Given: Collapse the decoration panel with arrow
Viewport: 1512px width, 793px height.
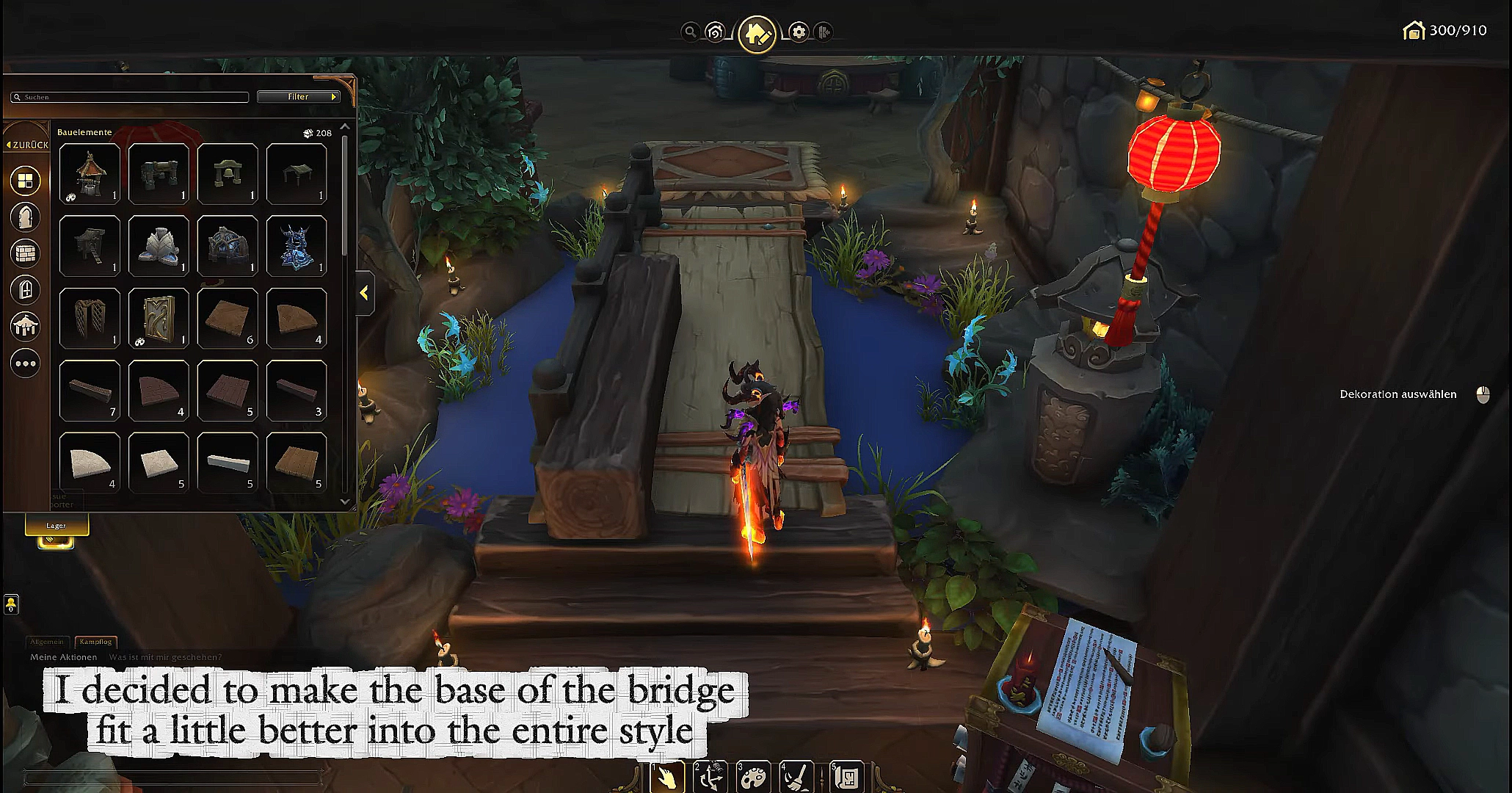Looking at the screenshot, I should tap(364, 293).
